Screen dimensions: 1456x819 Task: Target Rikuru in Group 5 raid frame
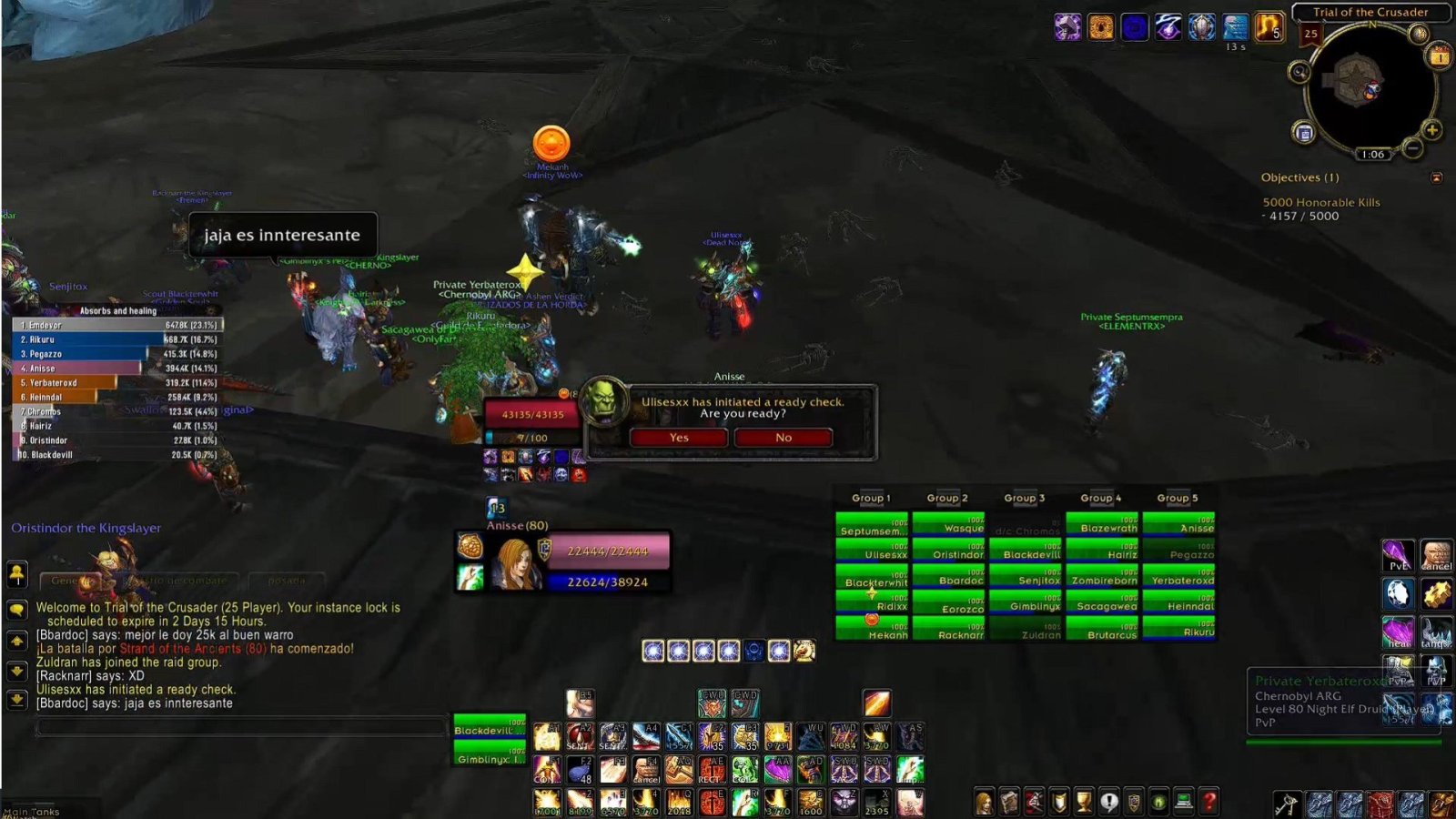(x=1178, y=629)
